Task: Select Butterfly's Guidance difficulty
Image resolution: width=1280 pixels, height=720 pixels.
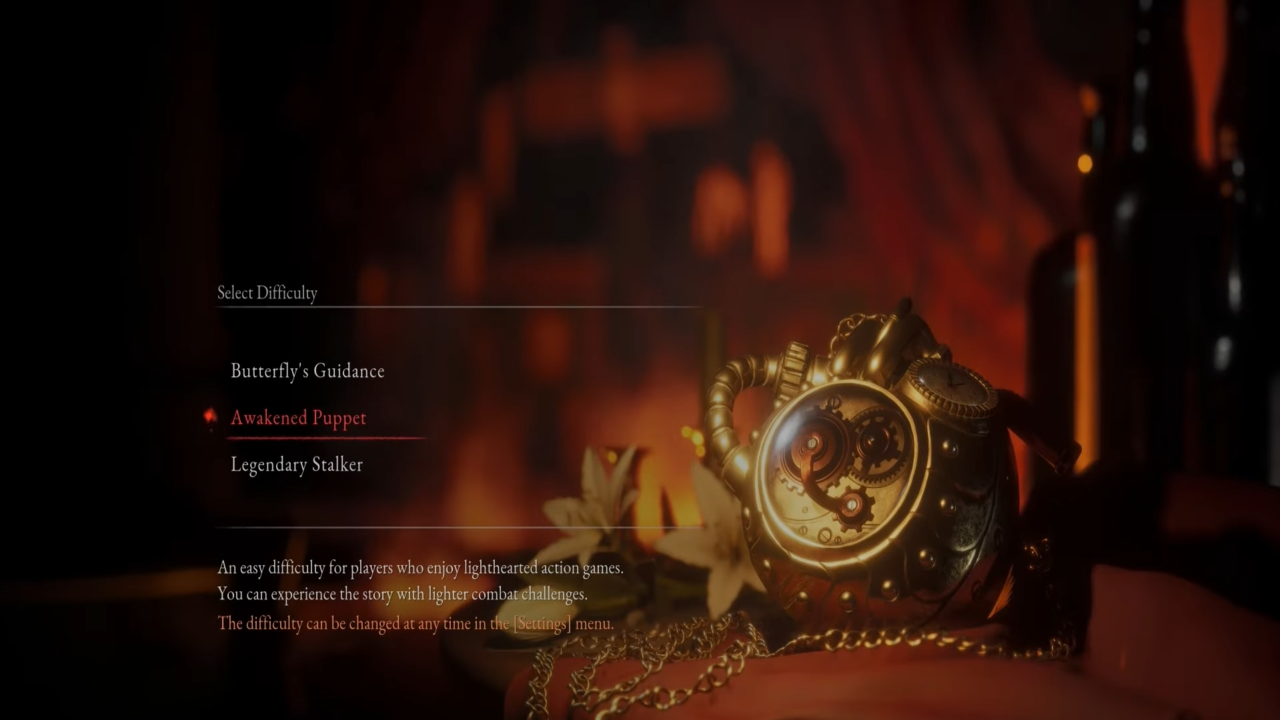Action: [307, 371]
